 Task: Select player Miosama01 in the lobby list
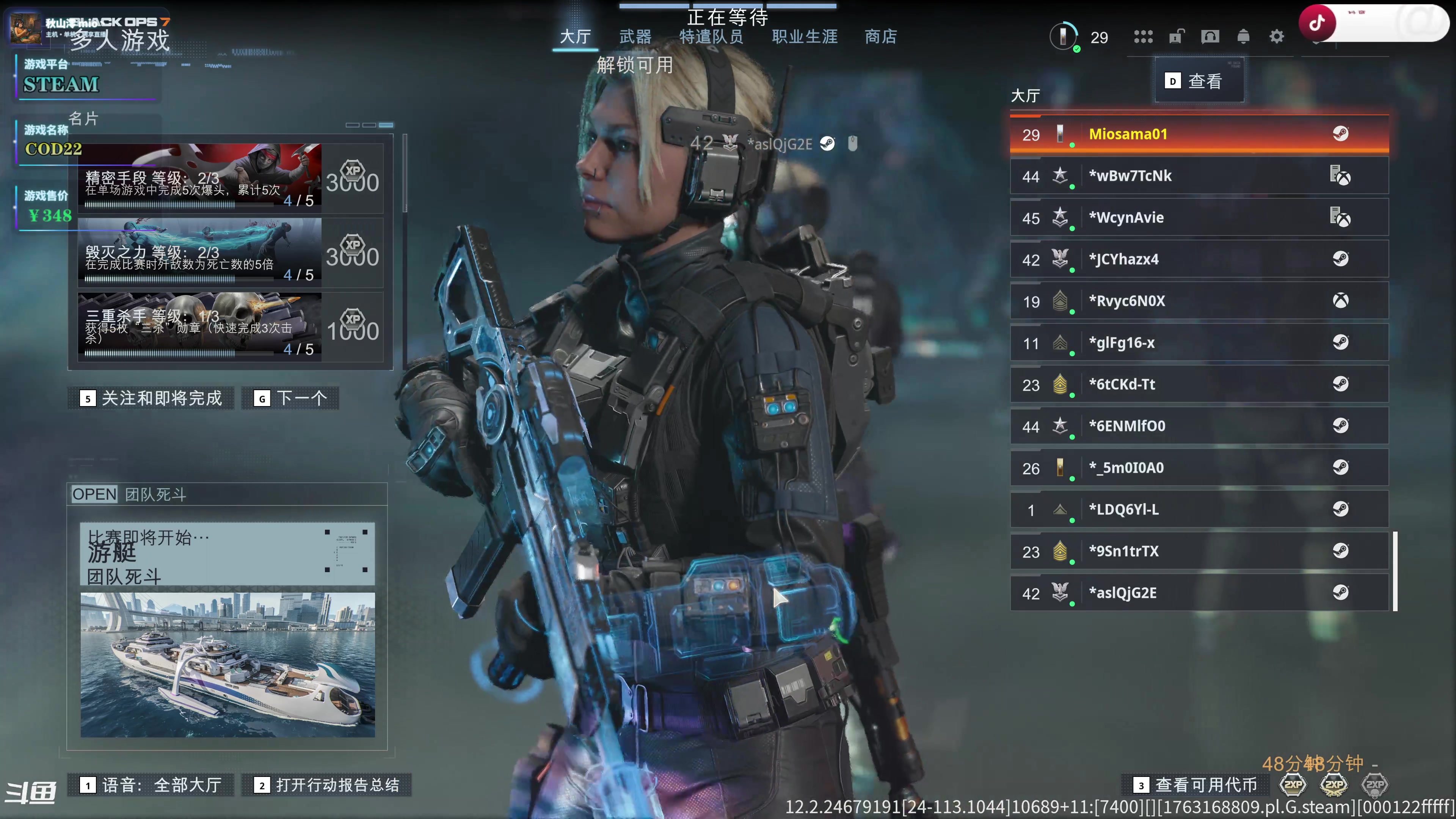tap(1199, 135)
